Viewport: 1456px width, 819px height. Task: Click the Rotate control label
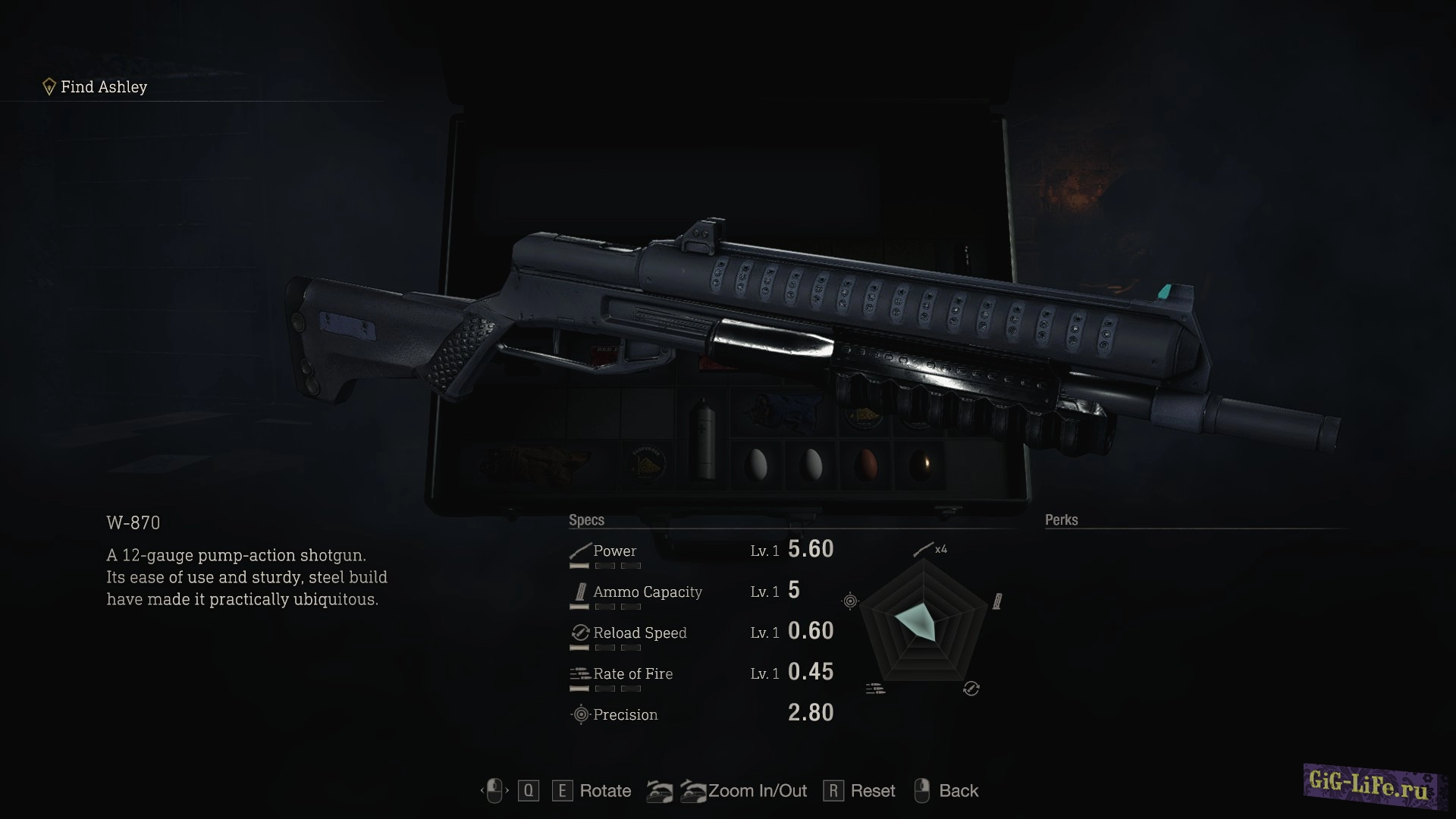604,791
